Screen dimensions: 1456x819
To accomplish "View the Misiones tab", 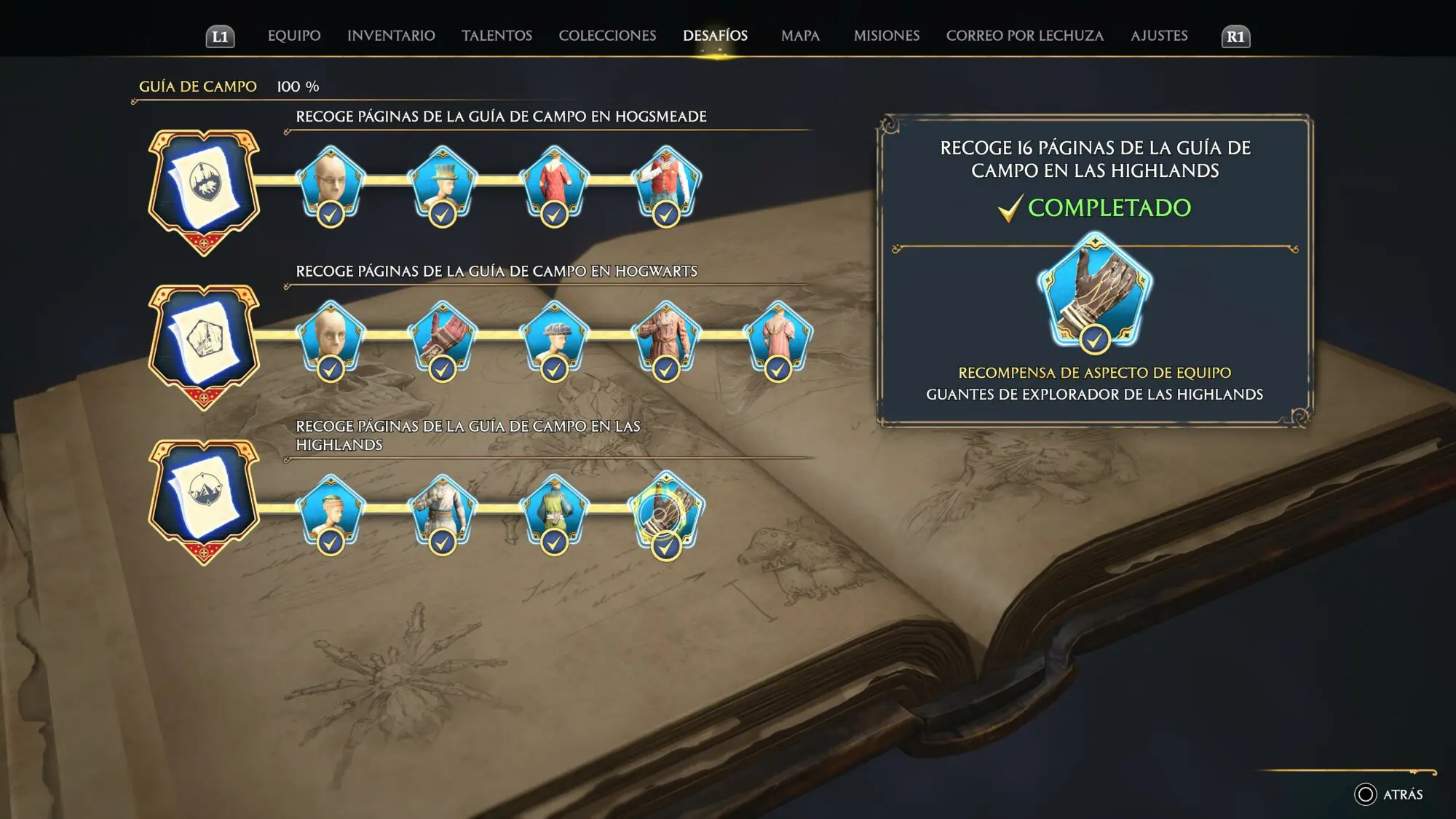I will 886,36.
